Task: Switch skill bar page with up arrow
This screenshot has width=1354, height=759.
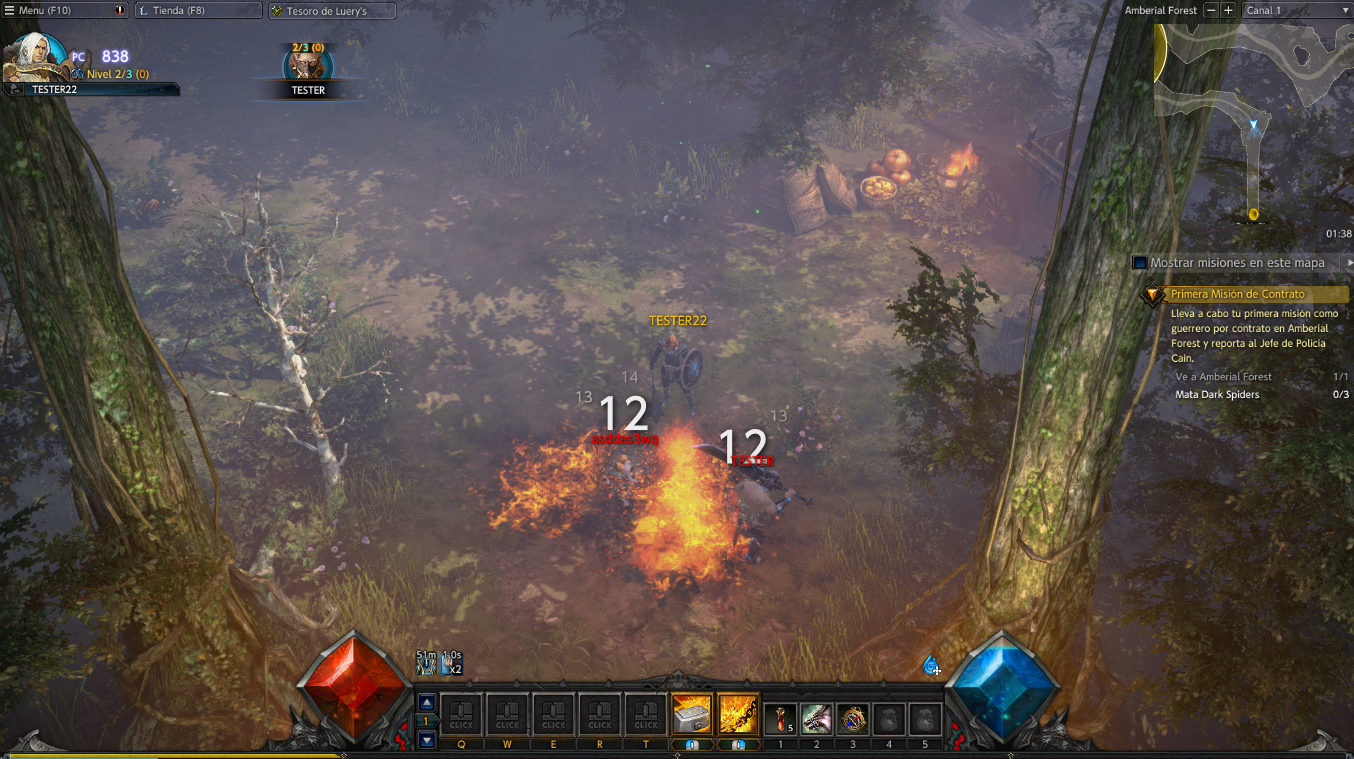Action: [x=427, y=702]
